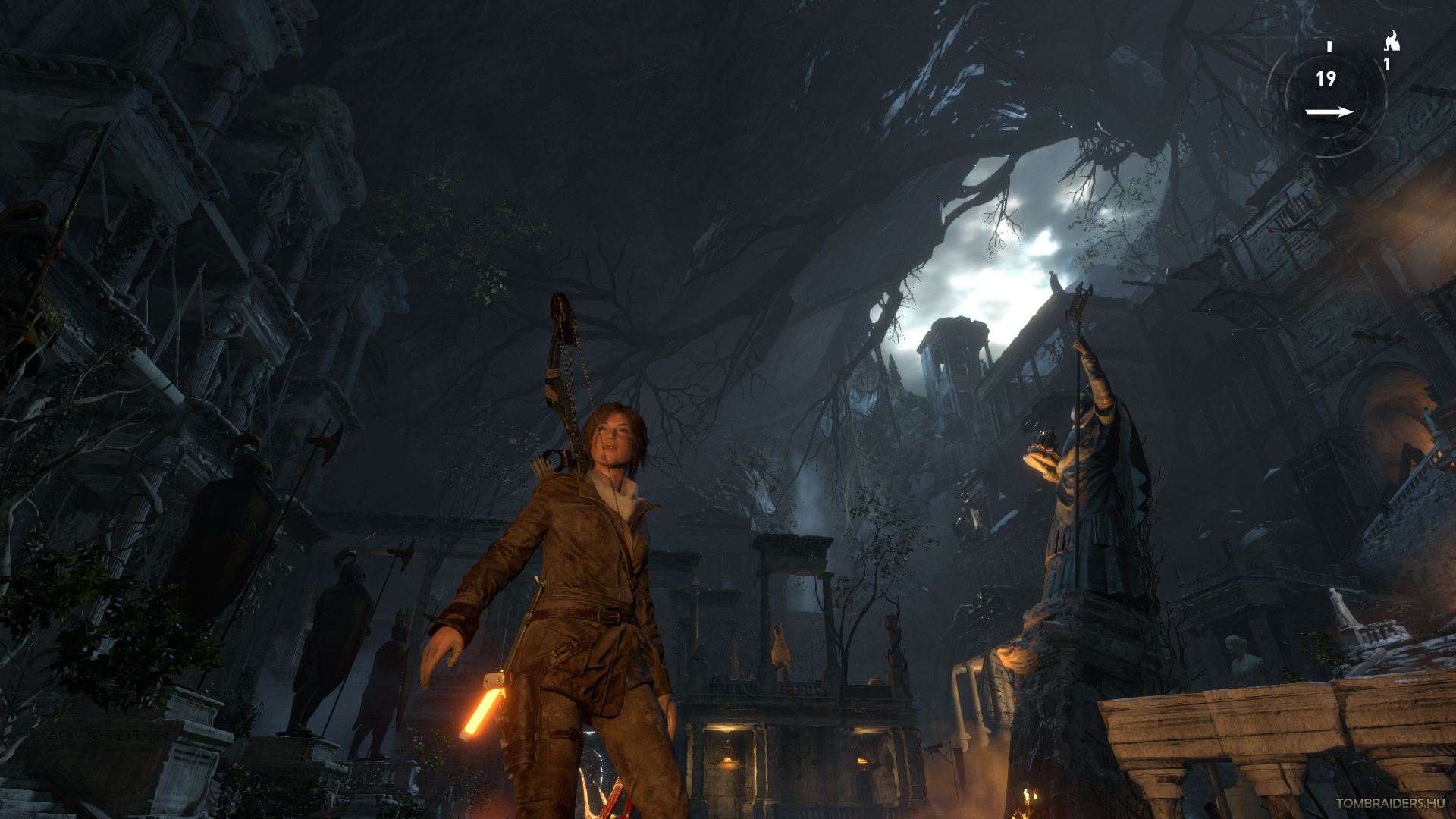
Task: Select the arrow weapon icon
Action: tap(1329, 112)
